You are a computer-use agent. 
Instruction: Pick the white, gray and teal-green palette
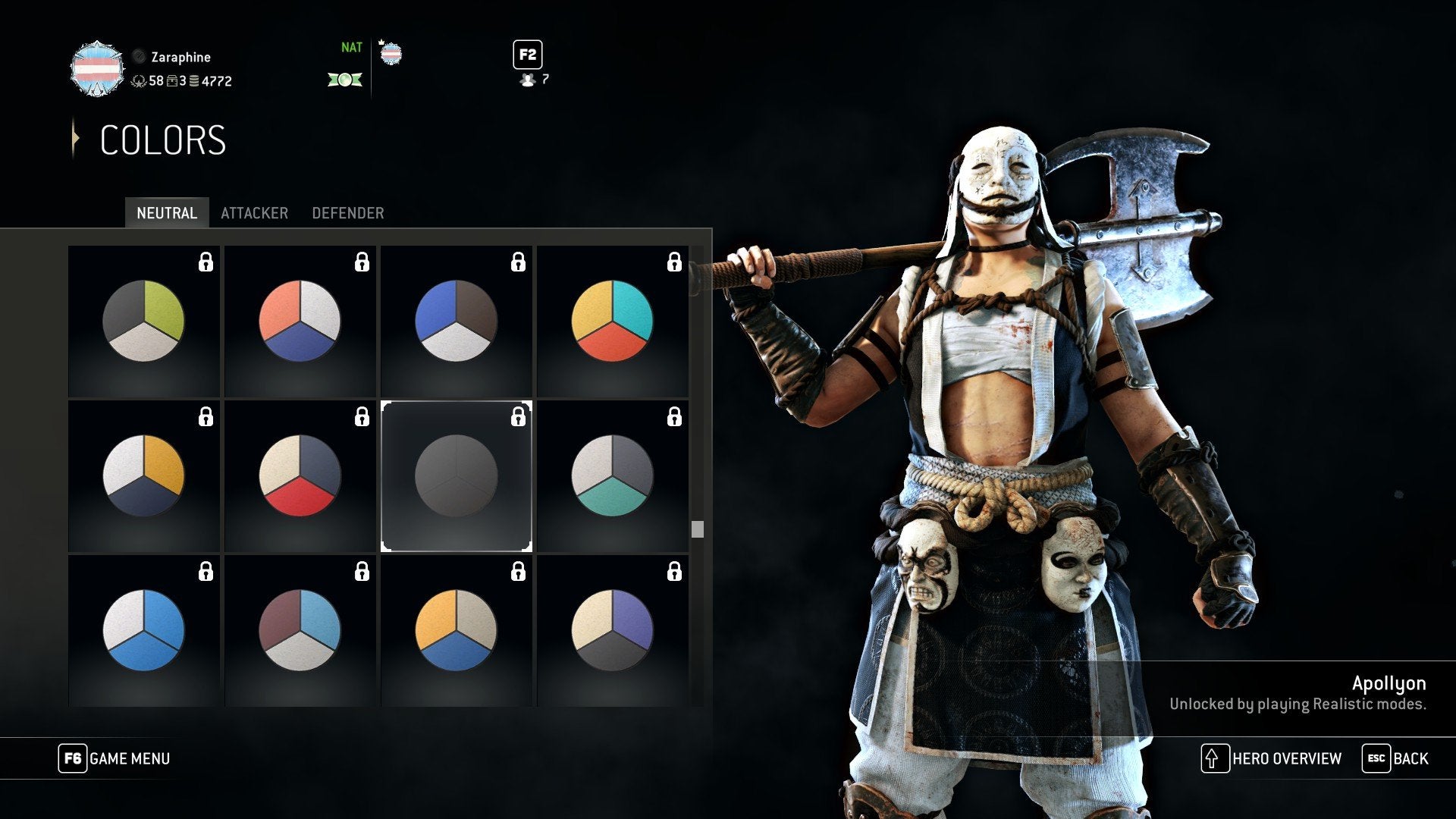[x=613, y=475]
